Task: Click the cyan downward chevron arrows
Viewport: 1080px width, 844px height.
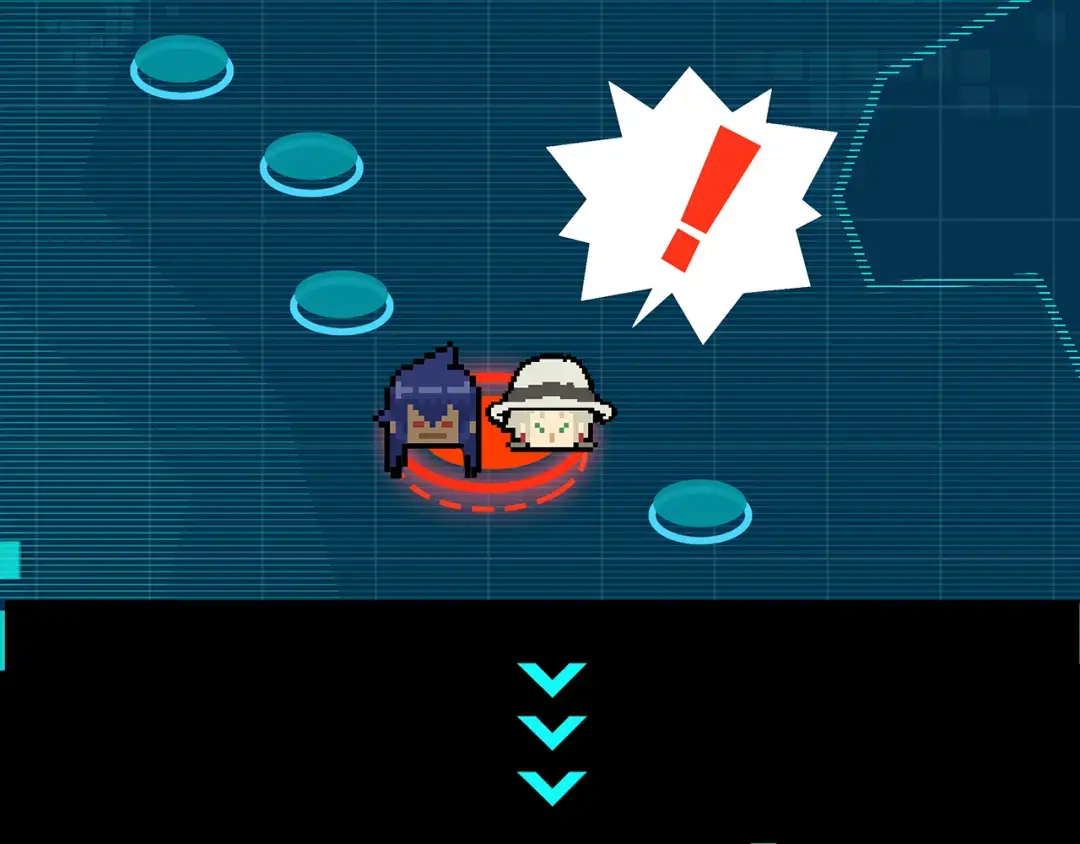Action: [552, 733]
